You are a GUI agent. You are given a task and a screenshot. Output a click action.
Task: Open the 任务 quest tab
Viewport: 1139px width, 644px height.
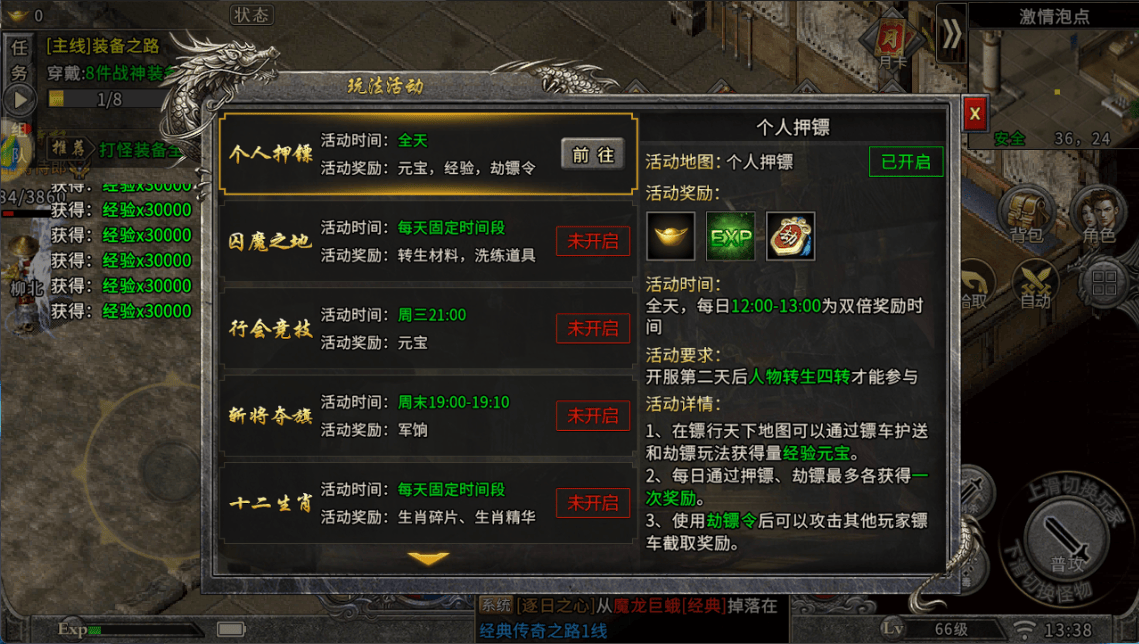tap(19, 60)
